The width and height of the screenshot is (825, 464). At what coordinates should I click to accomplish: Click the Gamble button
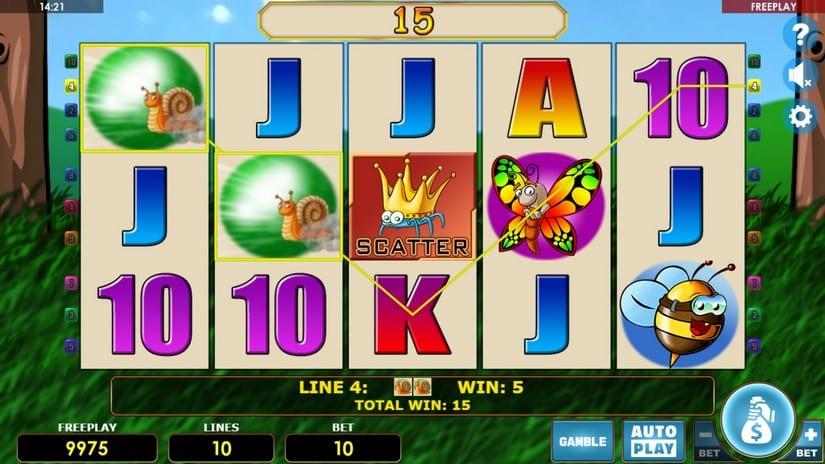point(582,440)
